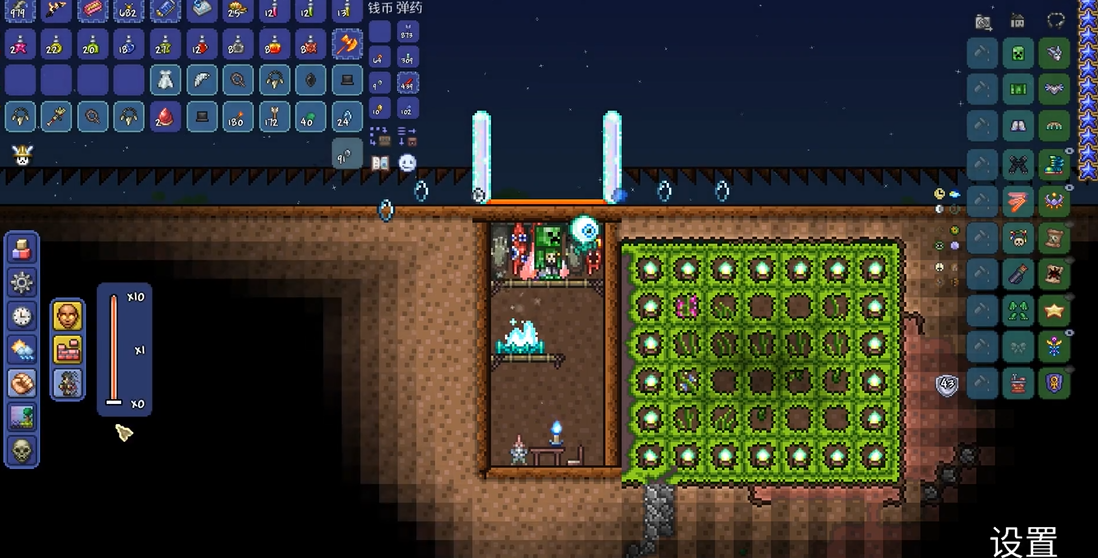This screenshot has width=1098, height=558.
Task: Open the time control clock power
Action: (x=21, y=316)
